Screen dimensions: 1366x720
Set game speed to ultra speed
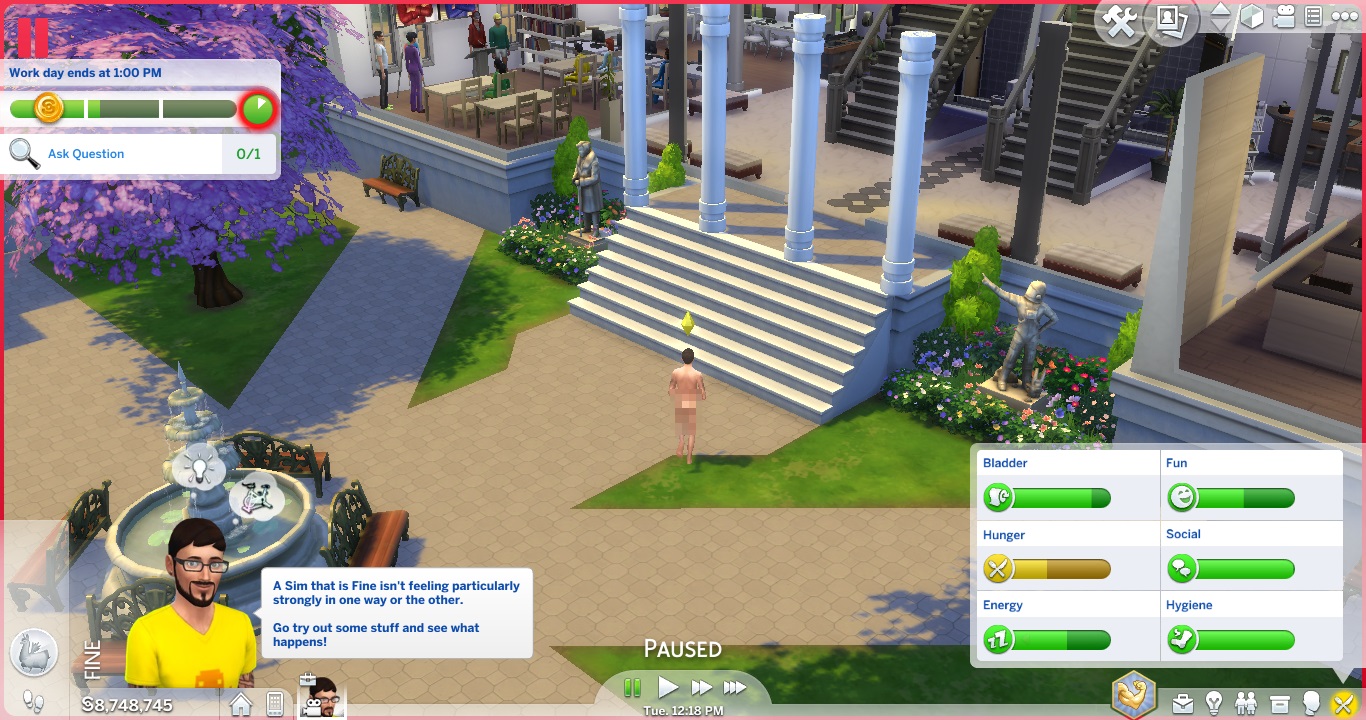[735, 688]
